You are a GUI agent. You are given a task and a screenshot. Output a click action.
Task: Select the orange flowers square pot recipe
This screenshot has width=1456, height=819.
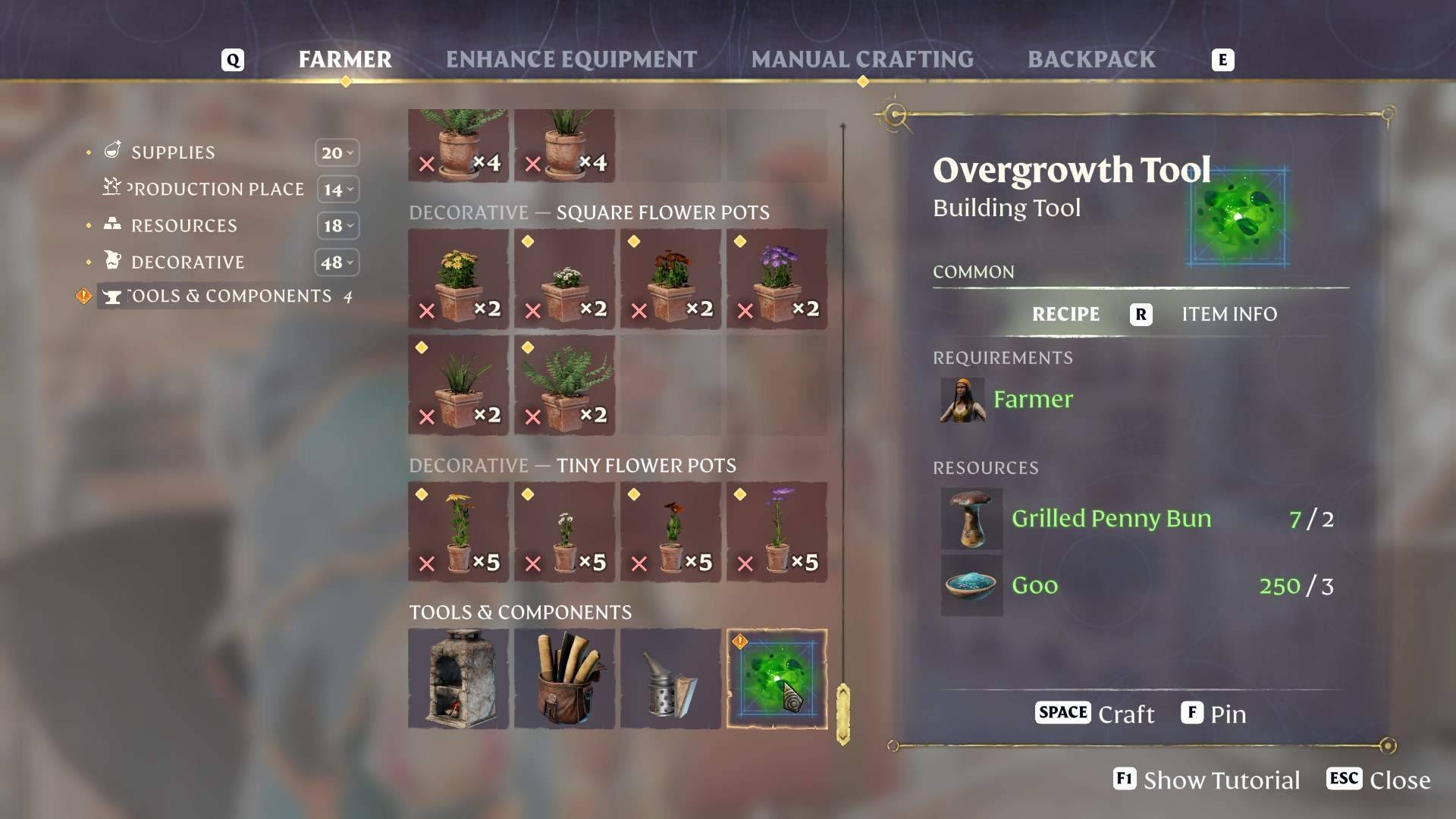coord(670,279)
